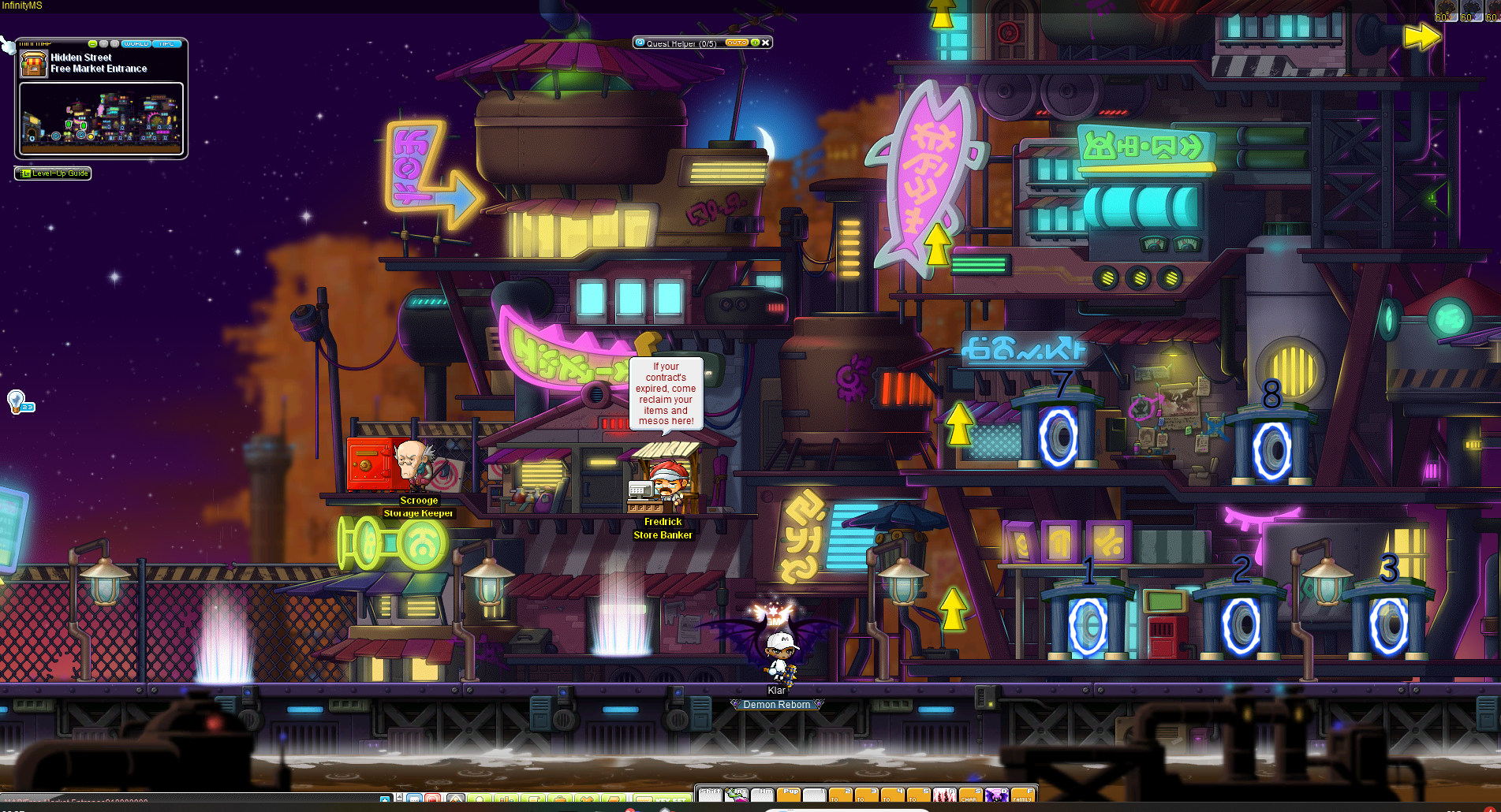Select the FAMILY quickslot
This screenshot has width=1501, height=812.
[1022, 795]
